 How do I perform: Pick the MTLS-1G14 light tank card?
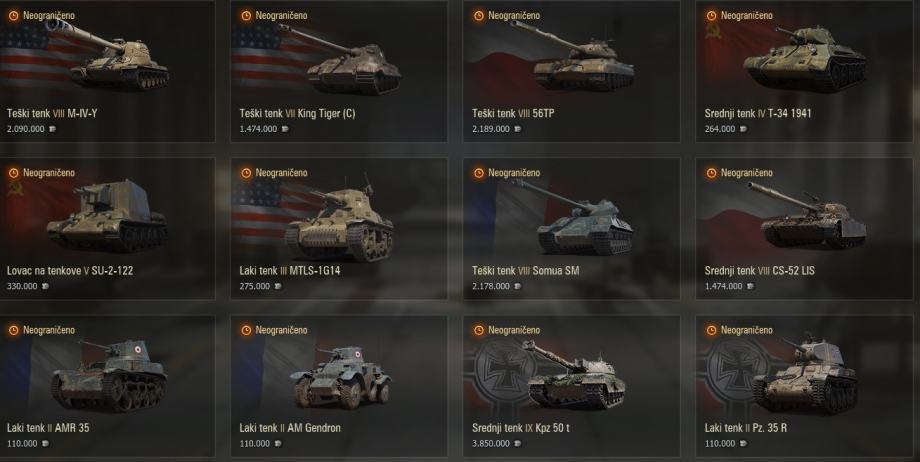point(340,227)
